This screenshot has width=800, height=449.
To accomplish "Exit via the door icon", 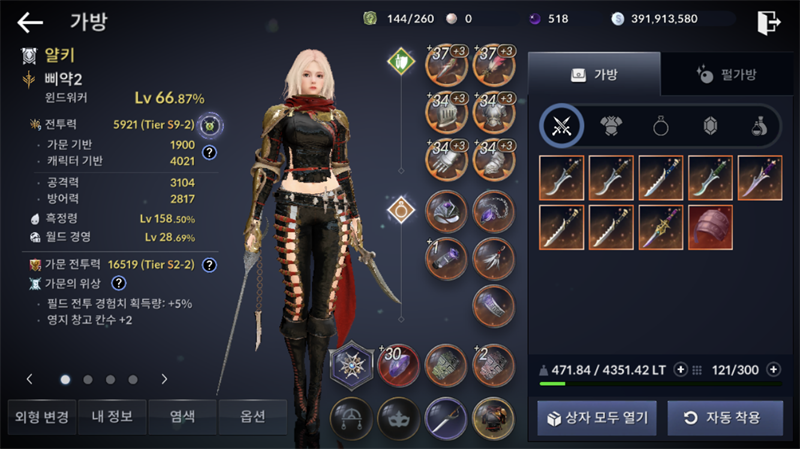I will 769,21.
